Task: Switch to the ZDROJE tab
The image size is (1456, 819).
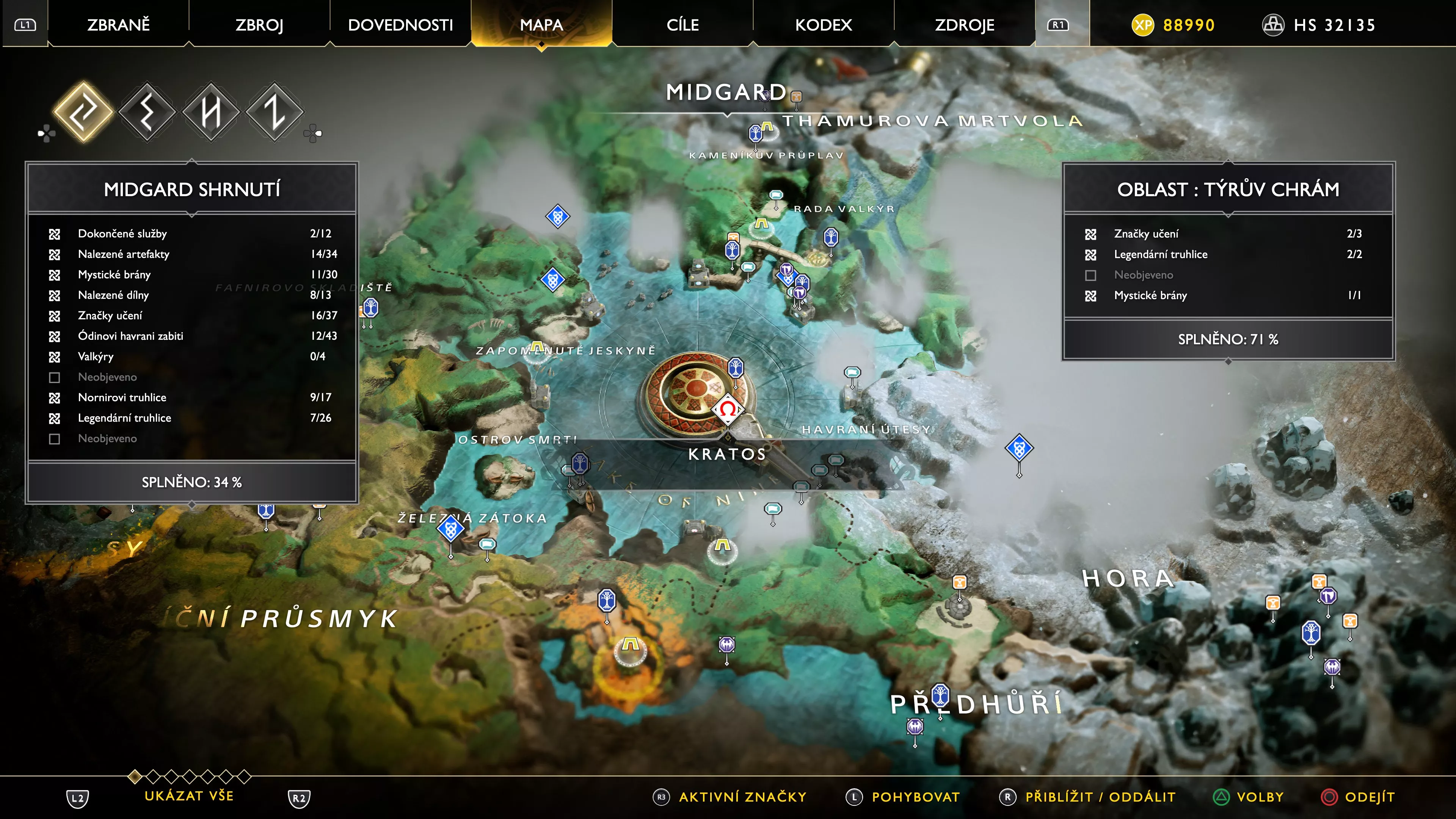Action: (964, 25)
